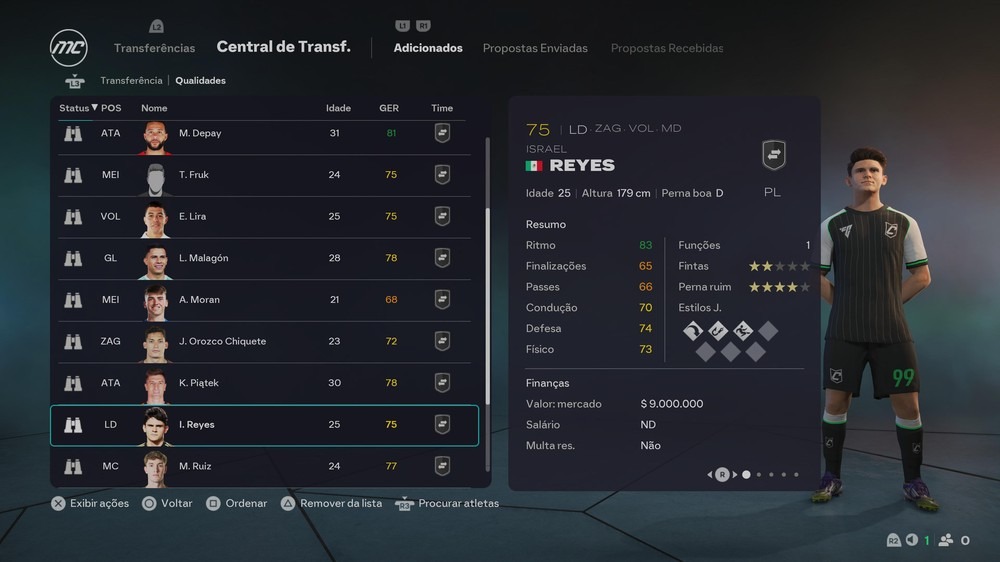Sort players by the Idade column
Screen dimensions: 1000x562
click(x=338, y=108)
